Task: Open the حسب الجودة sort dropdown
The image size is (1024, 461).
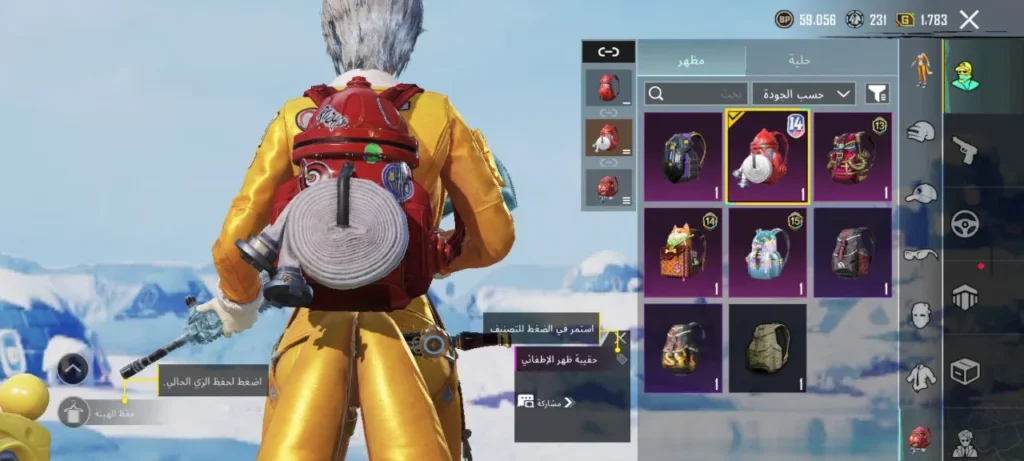Action: (803, 94)
